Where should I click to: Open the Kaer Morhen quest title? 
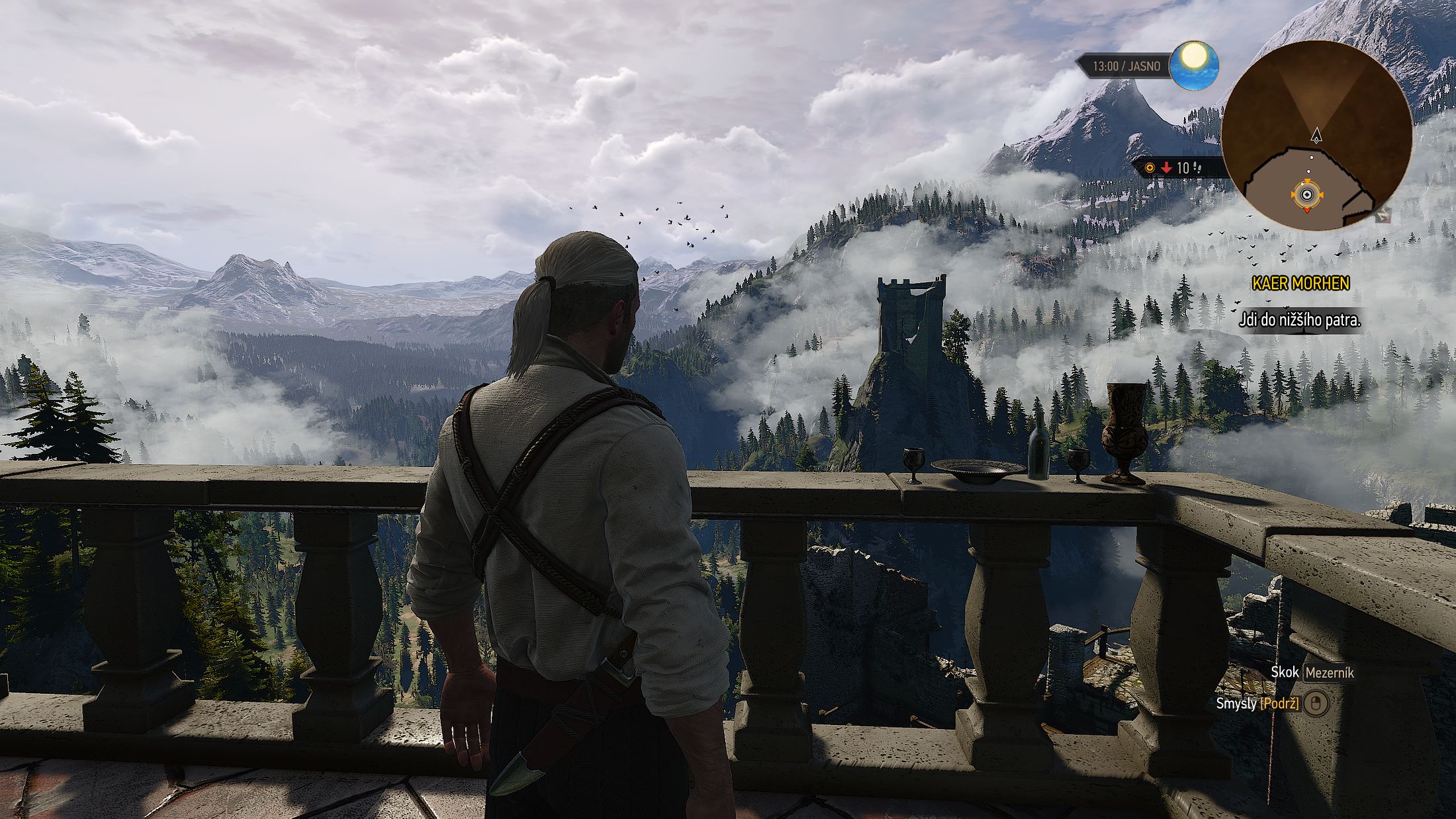click(1300, 284)
